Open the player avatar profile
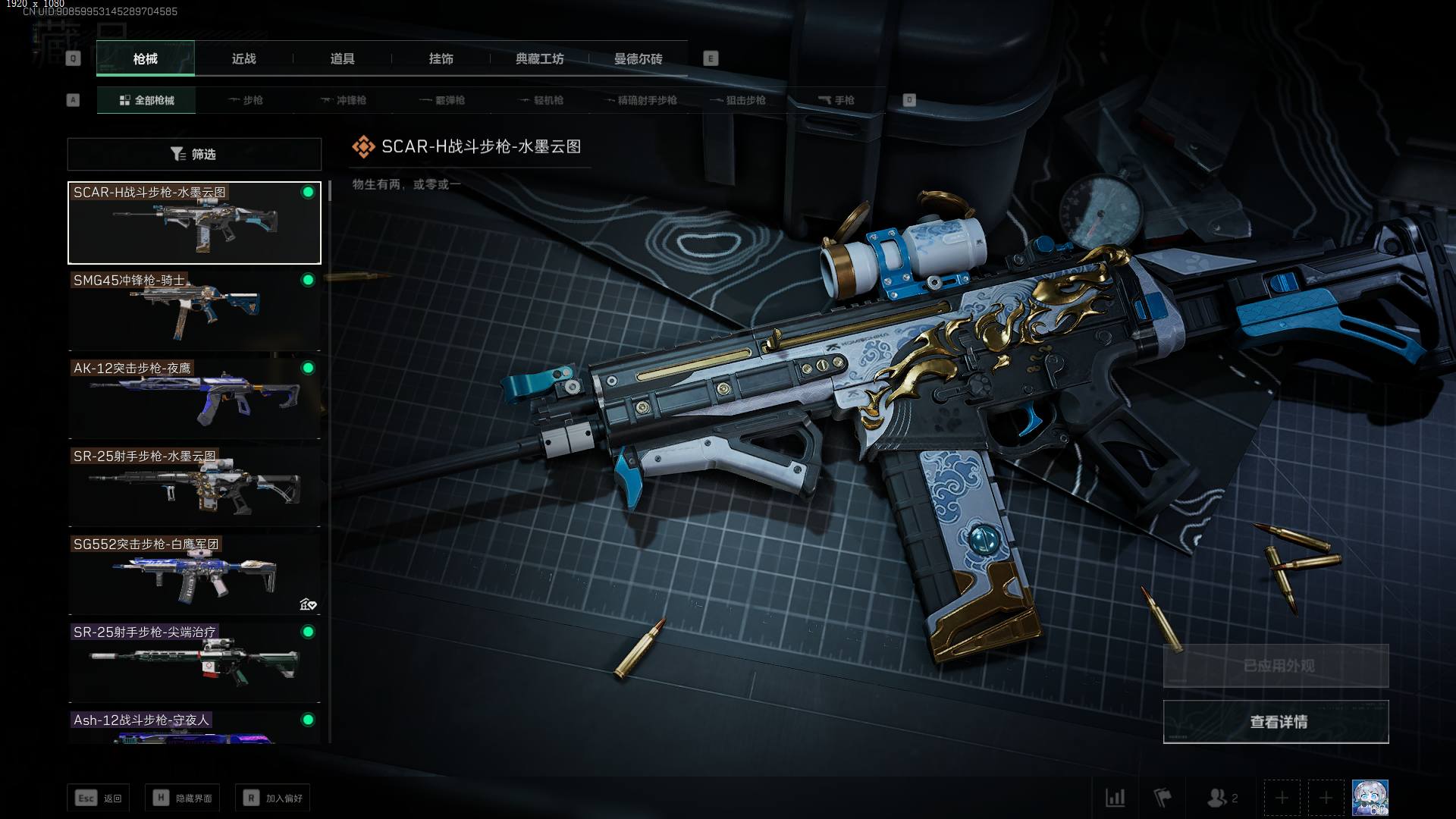The height and width of the screenshot is (819, 1456). (x=1370, y=798)
